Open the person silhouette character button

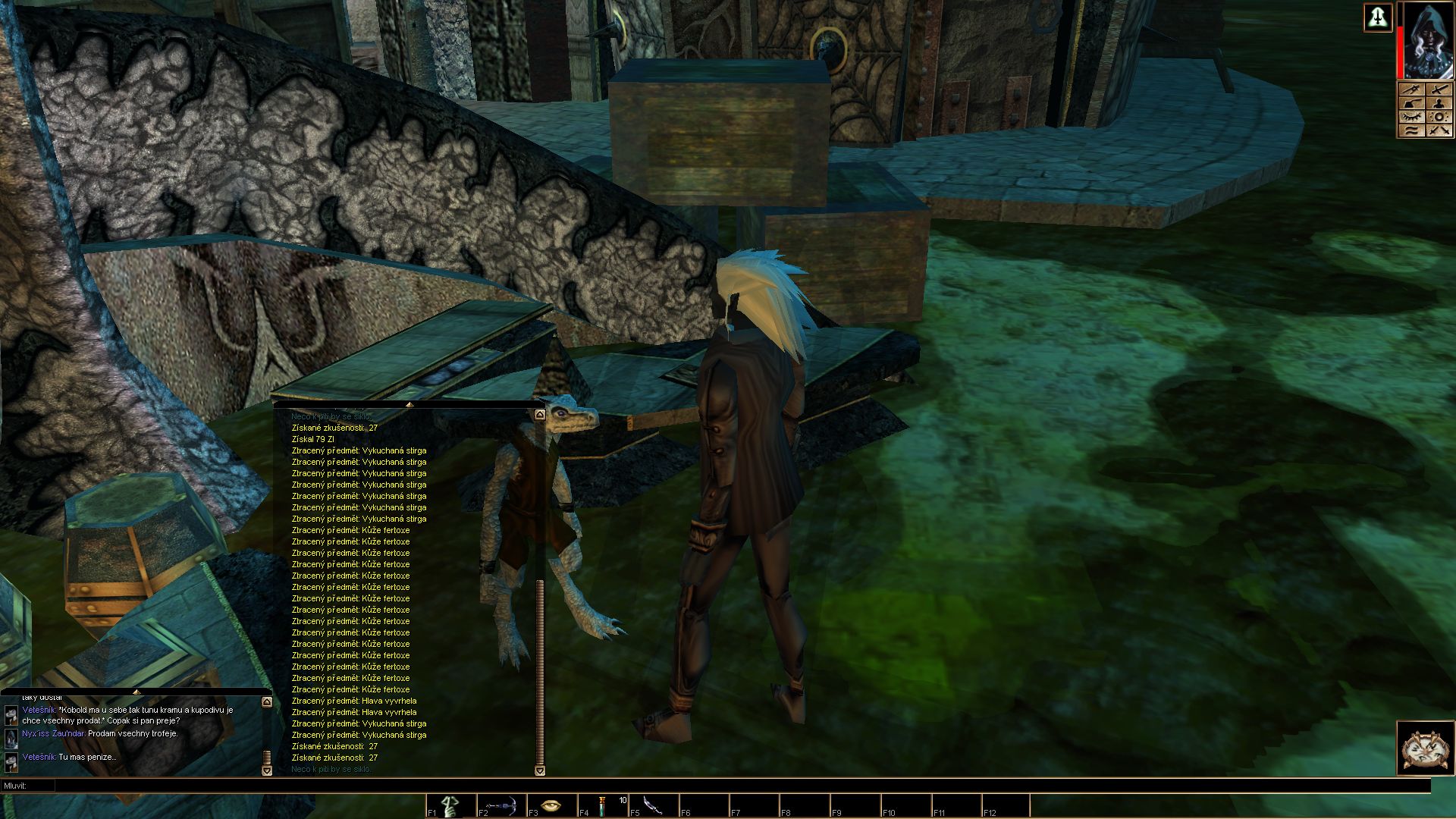(x=1439, y=104)
